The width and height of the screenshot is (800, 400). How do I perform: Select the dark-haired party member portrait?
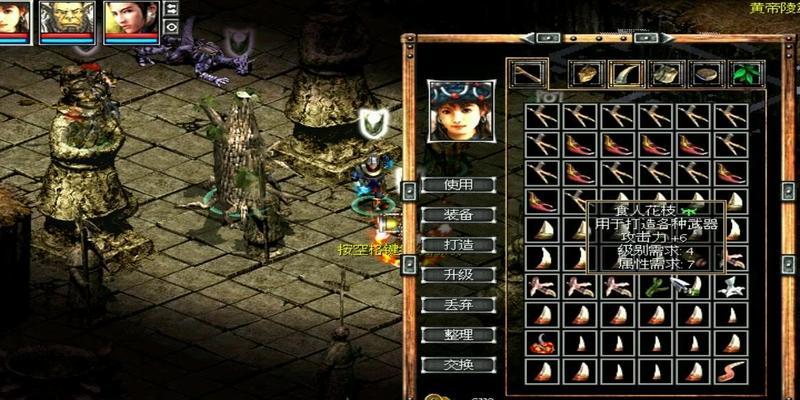tap(131, 20)
